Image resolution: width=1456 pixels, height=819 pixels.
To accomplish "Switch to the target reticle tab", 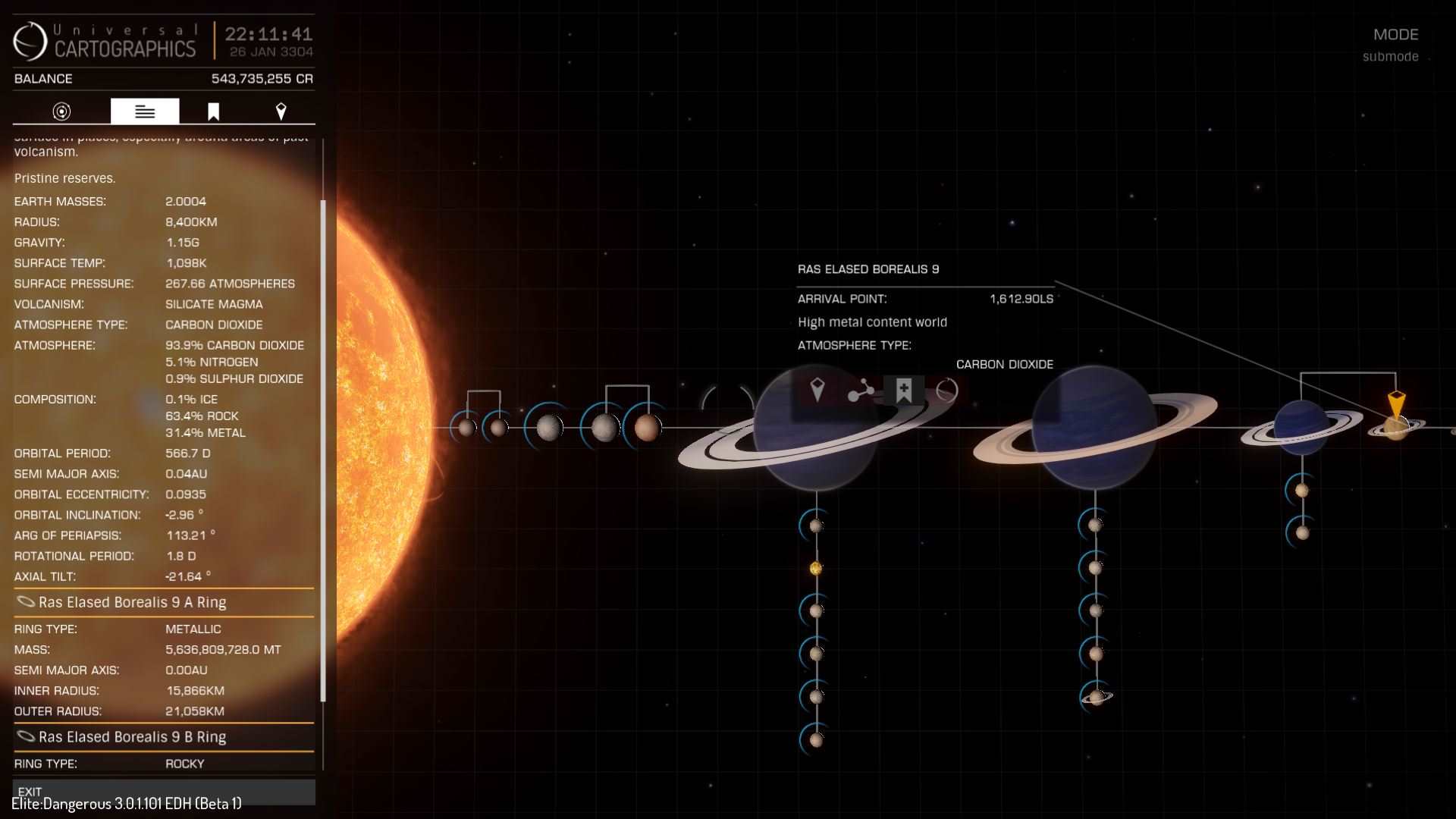I will [x=61, y=111].
